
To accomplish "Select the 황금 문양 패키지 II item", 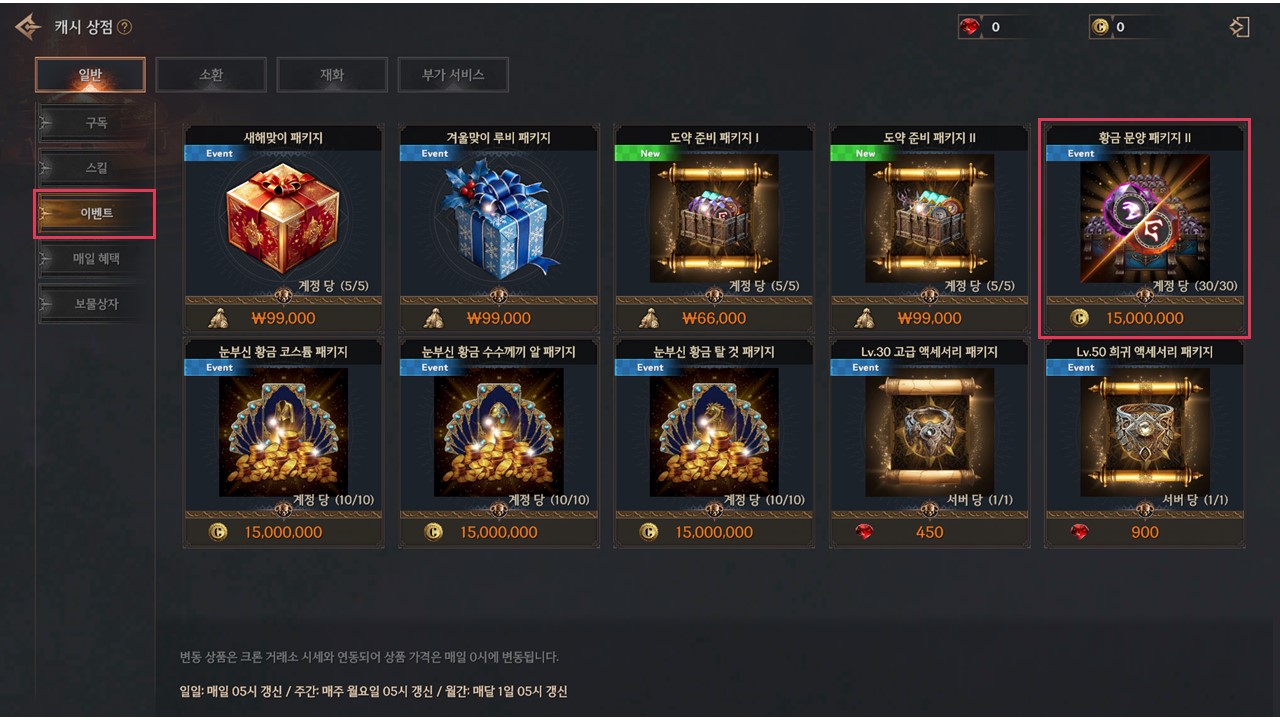I will point(1144,219).
